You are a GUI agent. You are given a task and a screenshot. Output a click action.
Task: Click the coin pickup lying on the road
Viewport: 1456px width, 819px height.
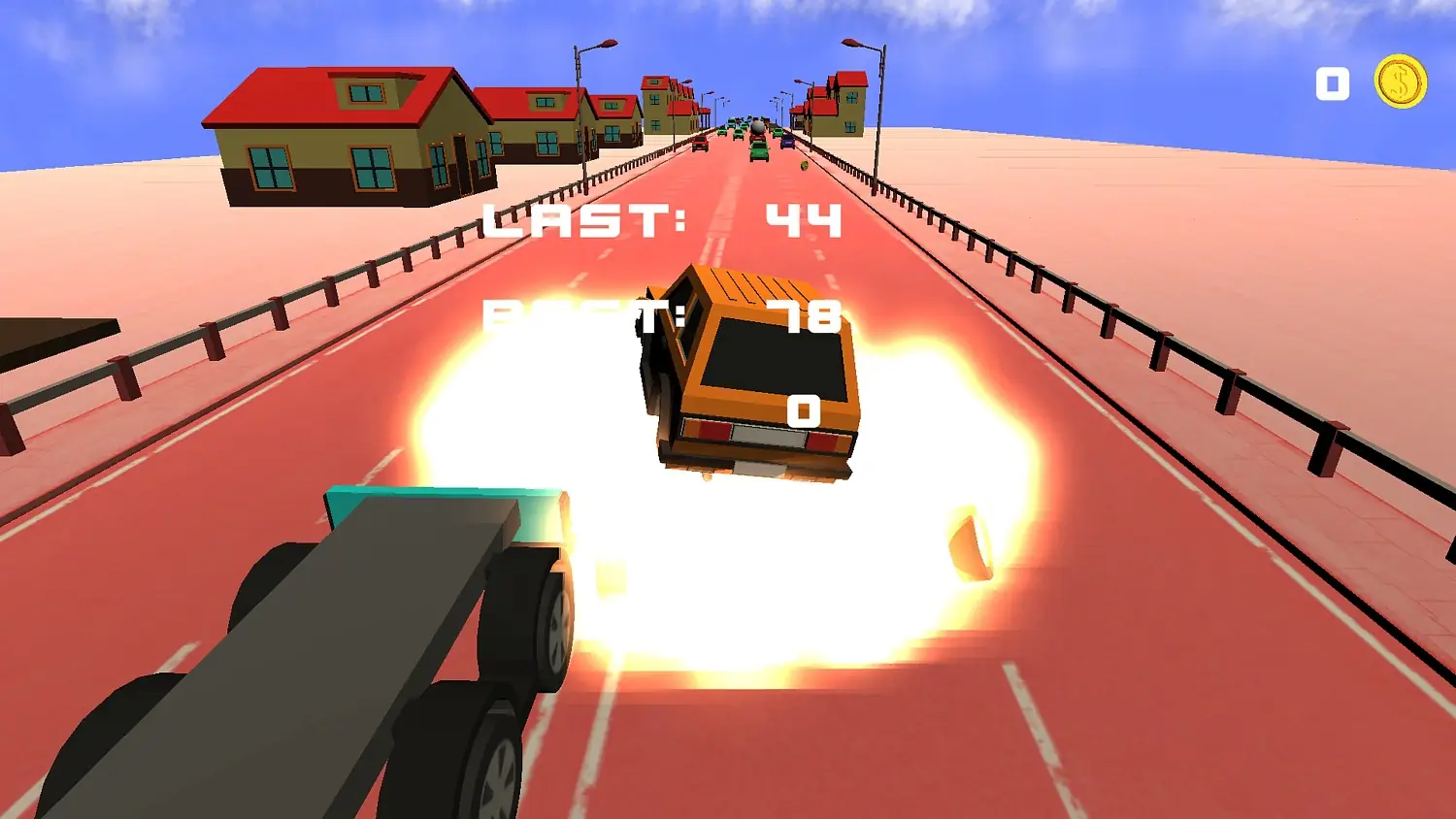[804, 165]
